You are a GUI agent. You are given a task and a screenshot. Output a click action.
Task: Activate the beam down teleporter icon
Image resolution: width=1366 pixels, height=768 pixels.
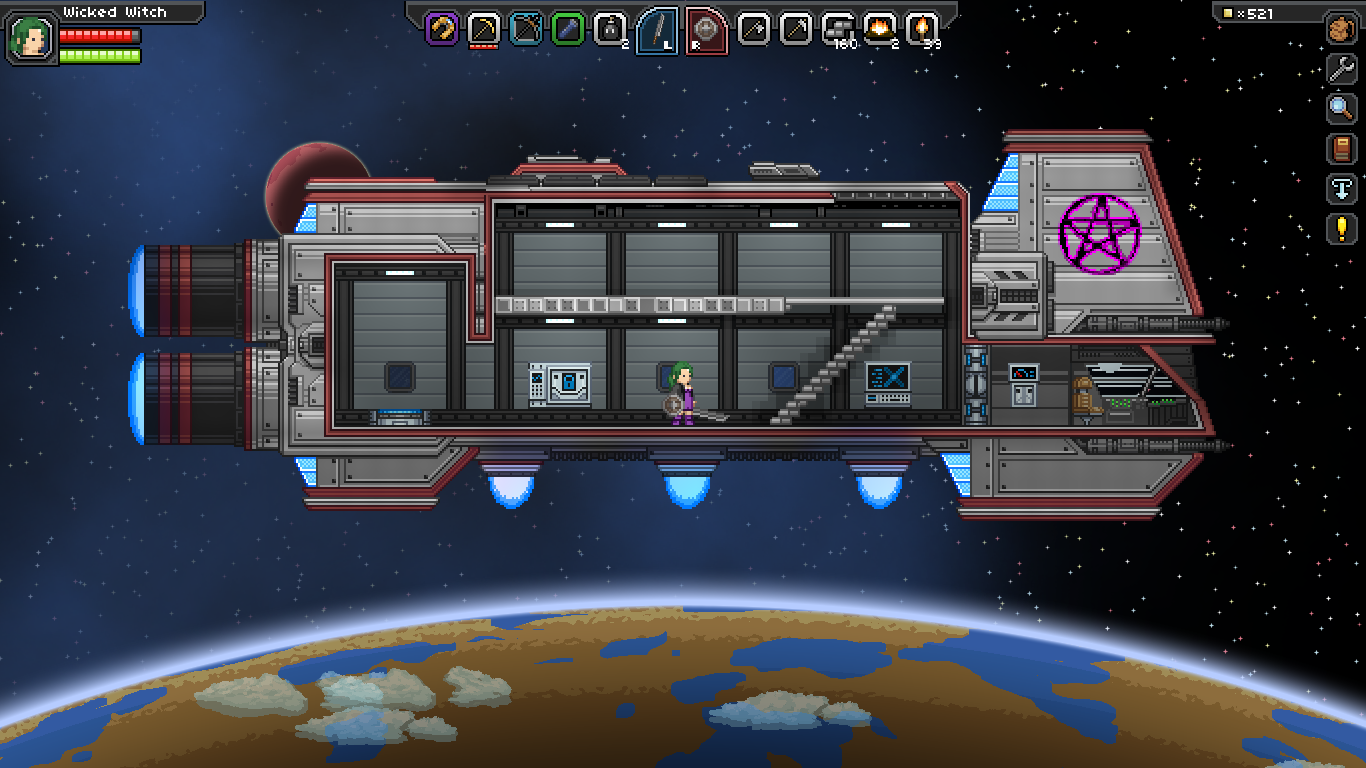click(1343, 190)
